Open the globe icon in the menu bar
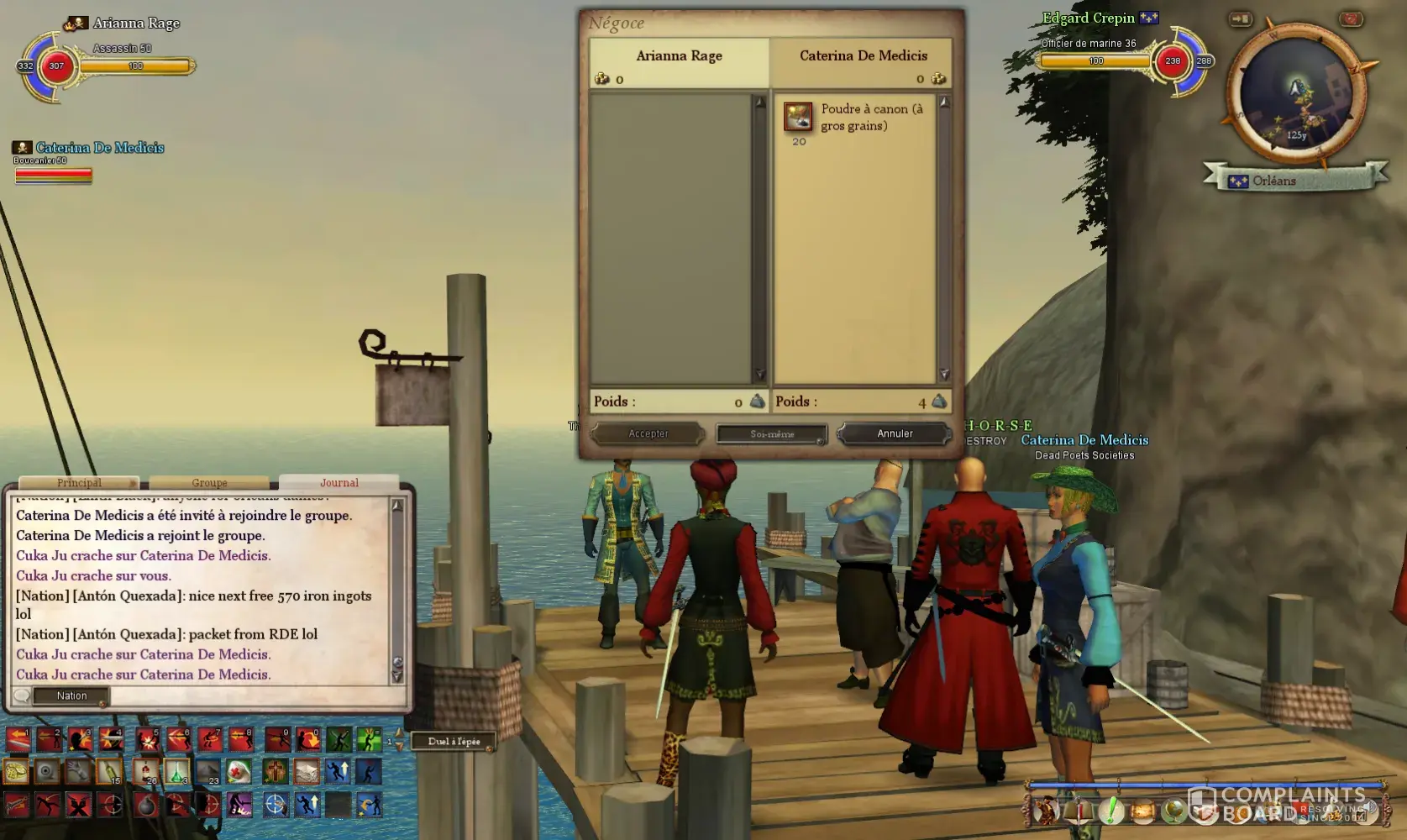The width and height of the screenshot is (1407, 840). pos(1173,811)
